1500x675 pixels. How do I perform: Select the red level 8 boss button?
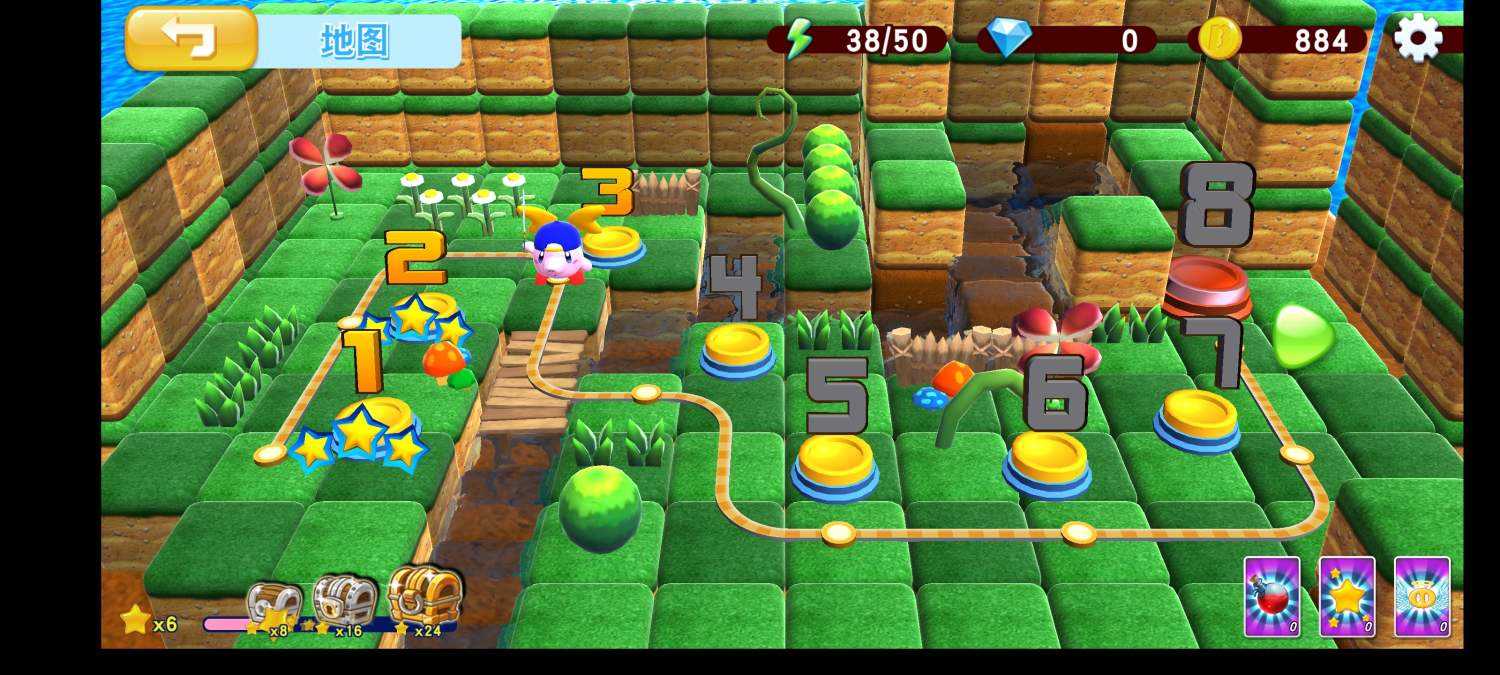1207,283
